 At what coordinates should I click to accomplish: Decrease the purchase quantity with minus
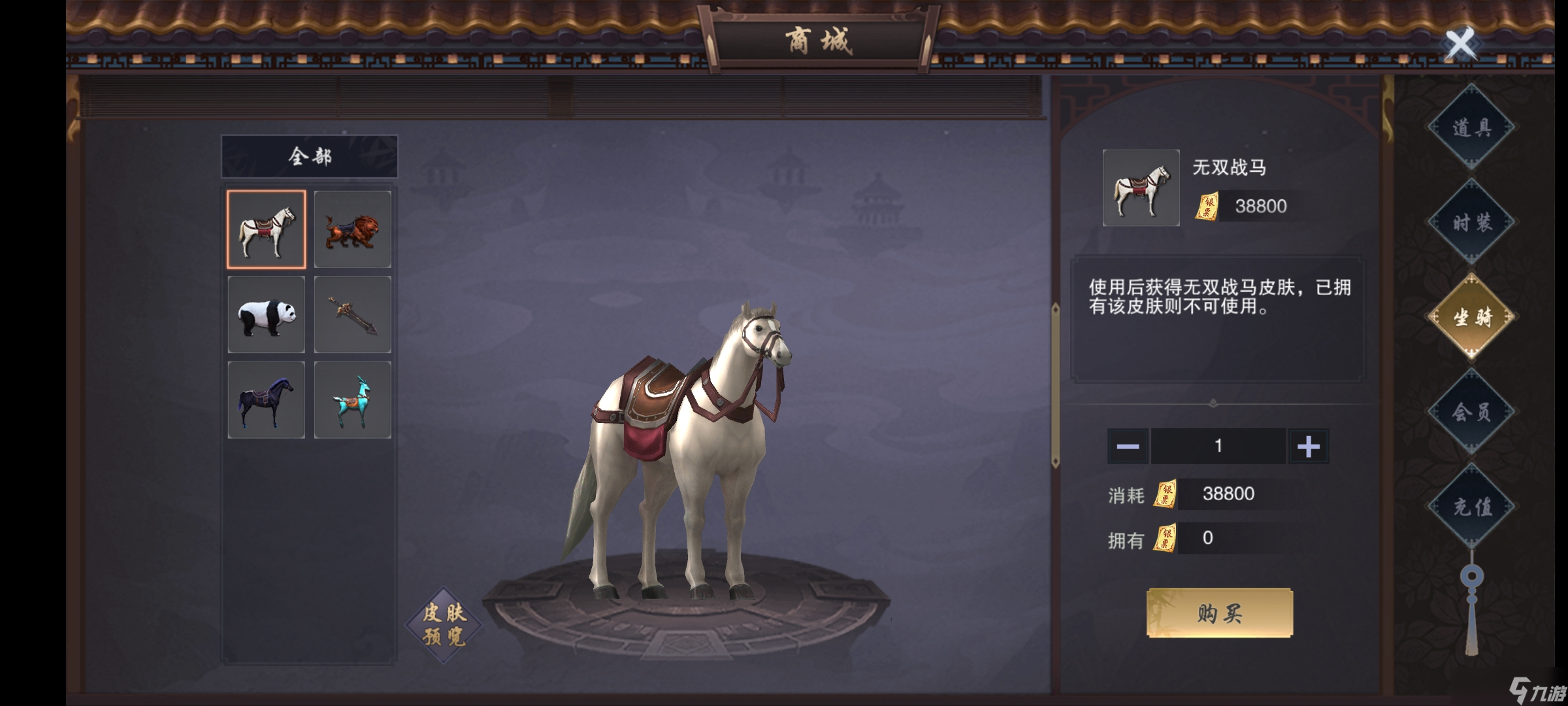pyautogui.click(x=1128, y=446)
